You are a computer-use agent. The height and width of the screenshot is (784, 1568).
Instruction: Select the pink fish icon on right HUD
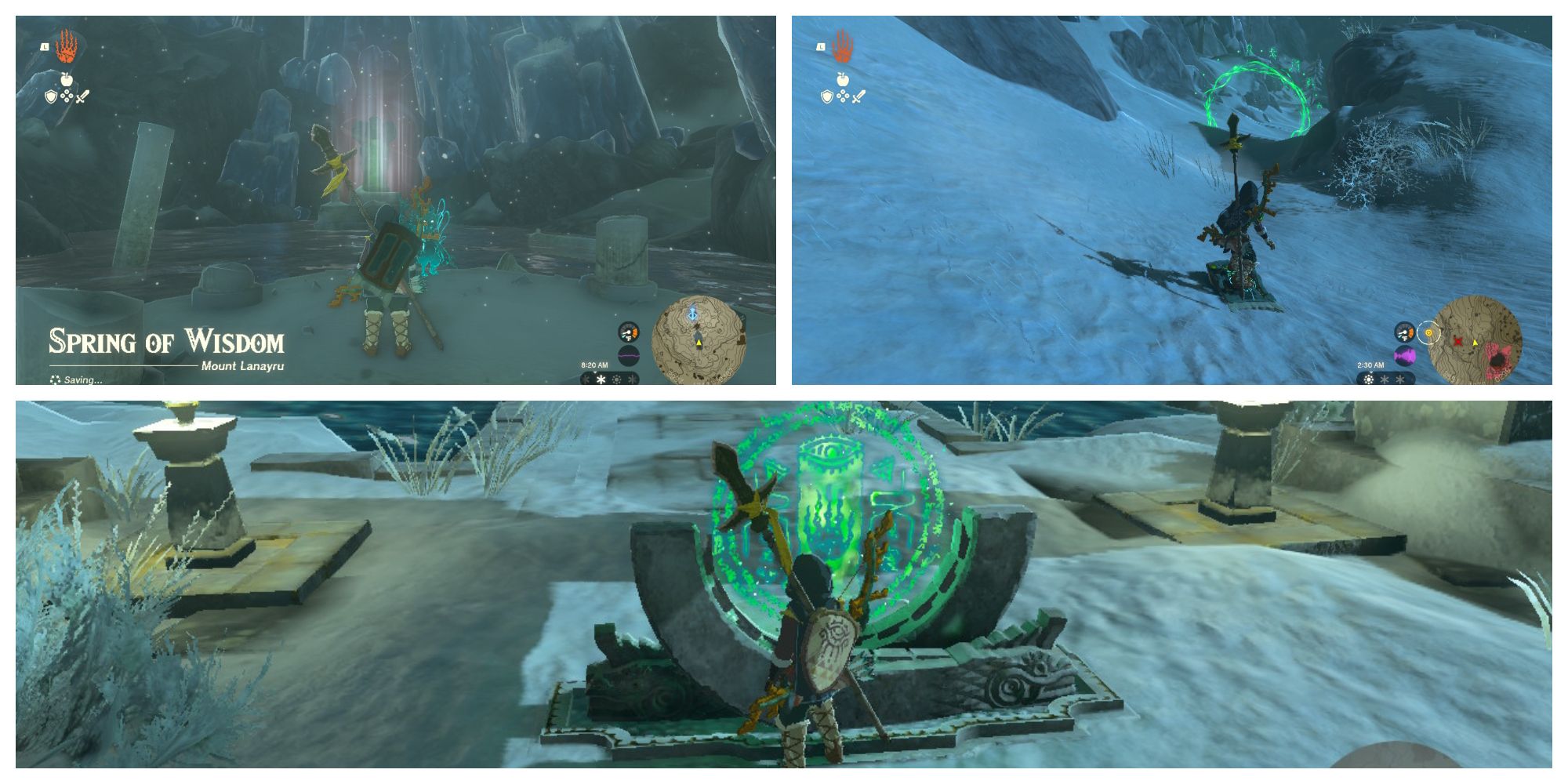click(1404, 356)
